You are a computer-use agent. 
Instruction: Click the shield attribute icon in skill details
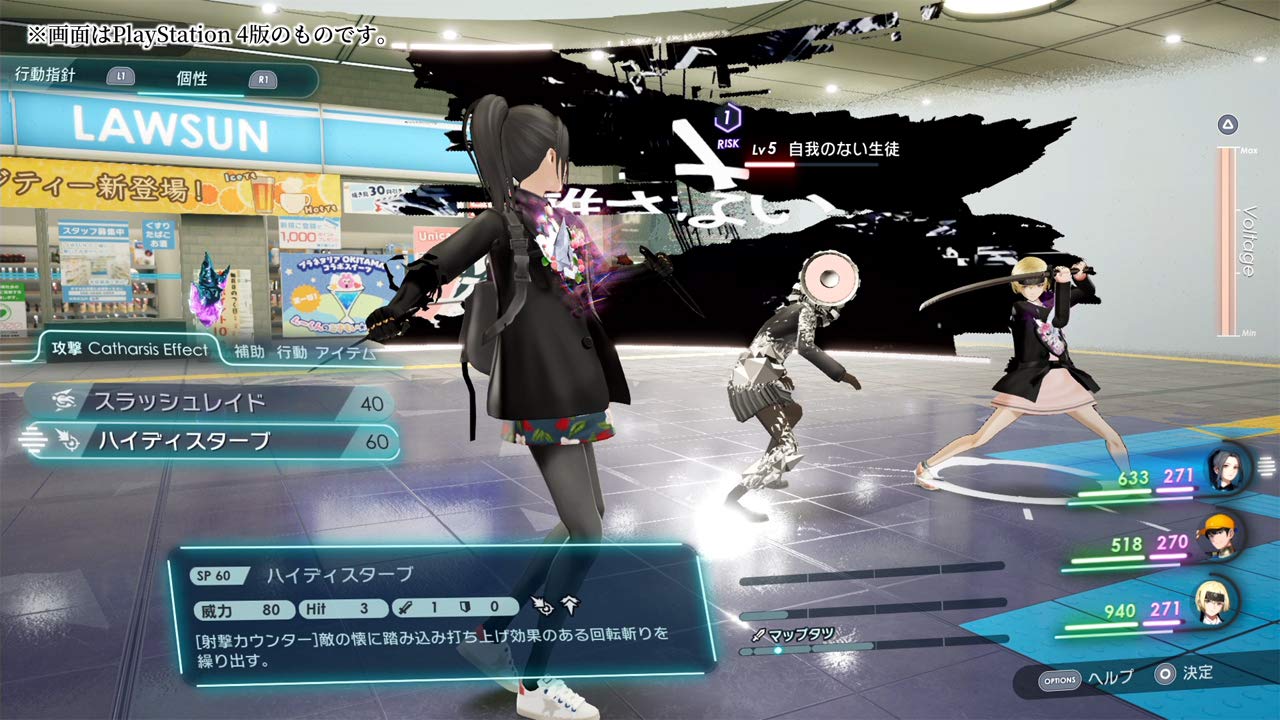pos(464,607)
